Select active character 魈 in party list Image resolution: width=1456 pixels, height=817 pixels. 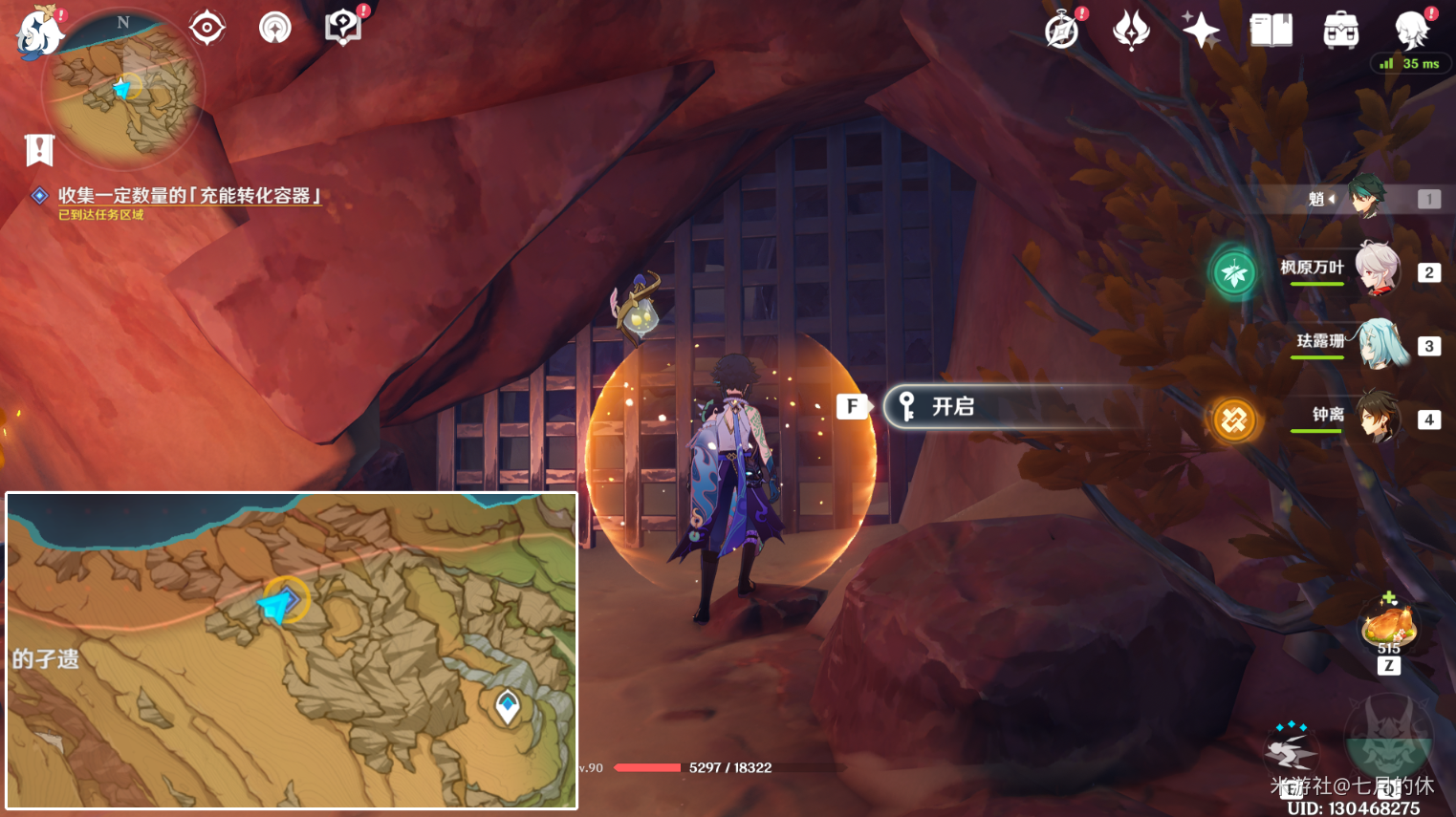point(1367,198)
